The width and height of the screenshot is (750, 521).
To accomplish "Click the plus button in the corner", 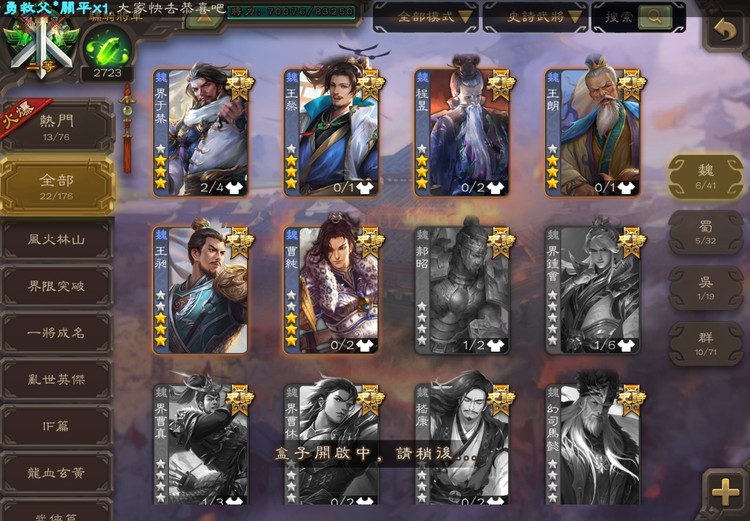I will [723, 491].
